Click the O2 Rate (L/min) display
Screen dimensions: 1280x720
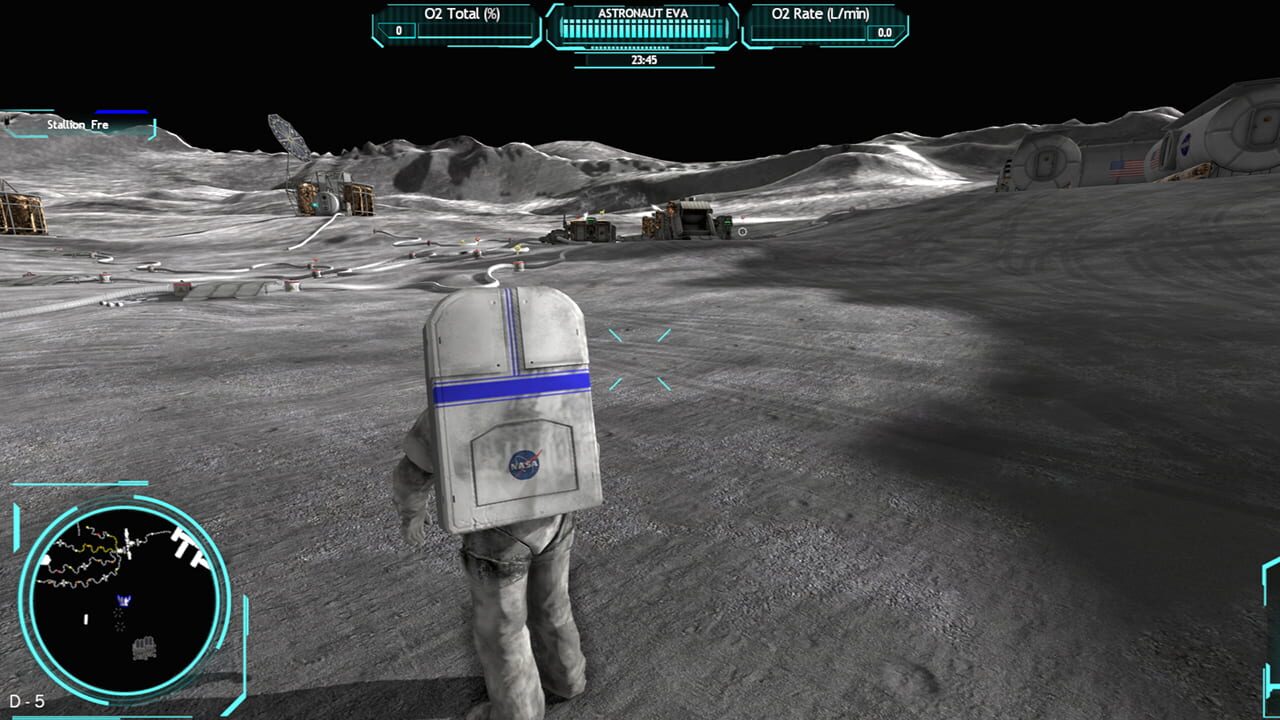822,22
